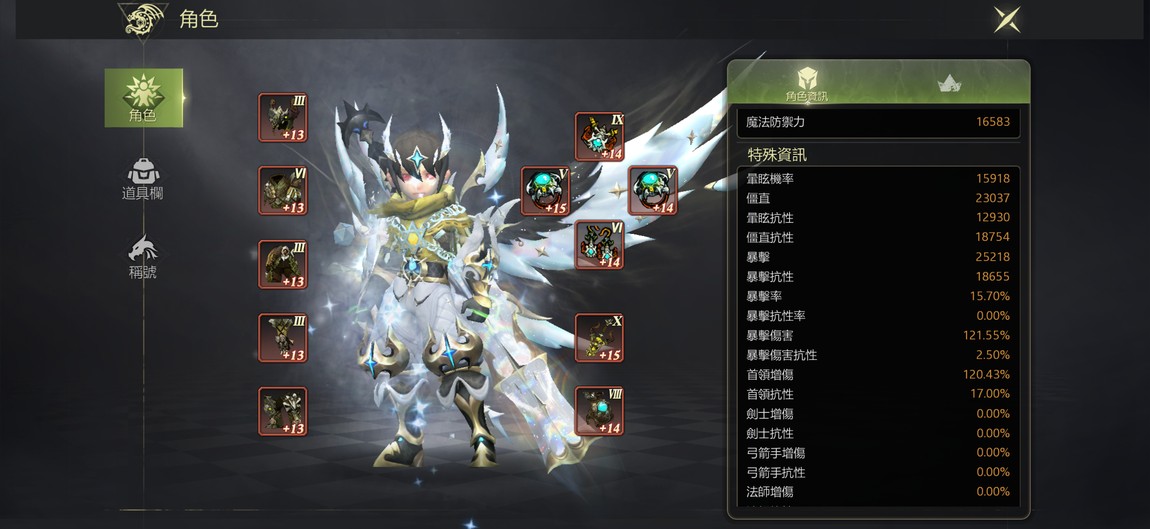Viewport: 1150px width, 529px height.
Task: Select the tier VI +13 chest armor
Action: (x=283, y=191)
